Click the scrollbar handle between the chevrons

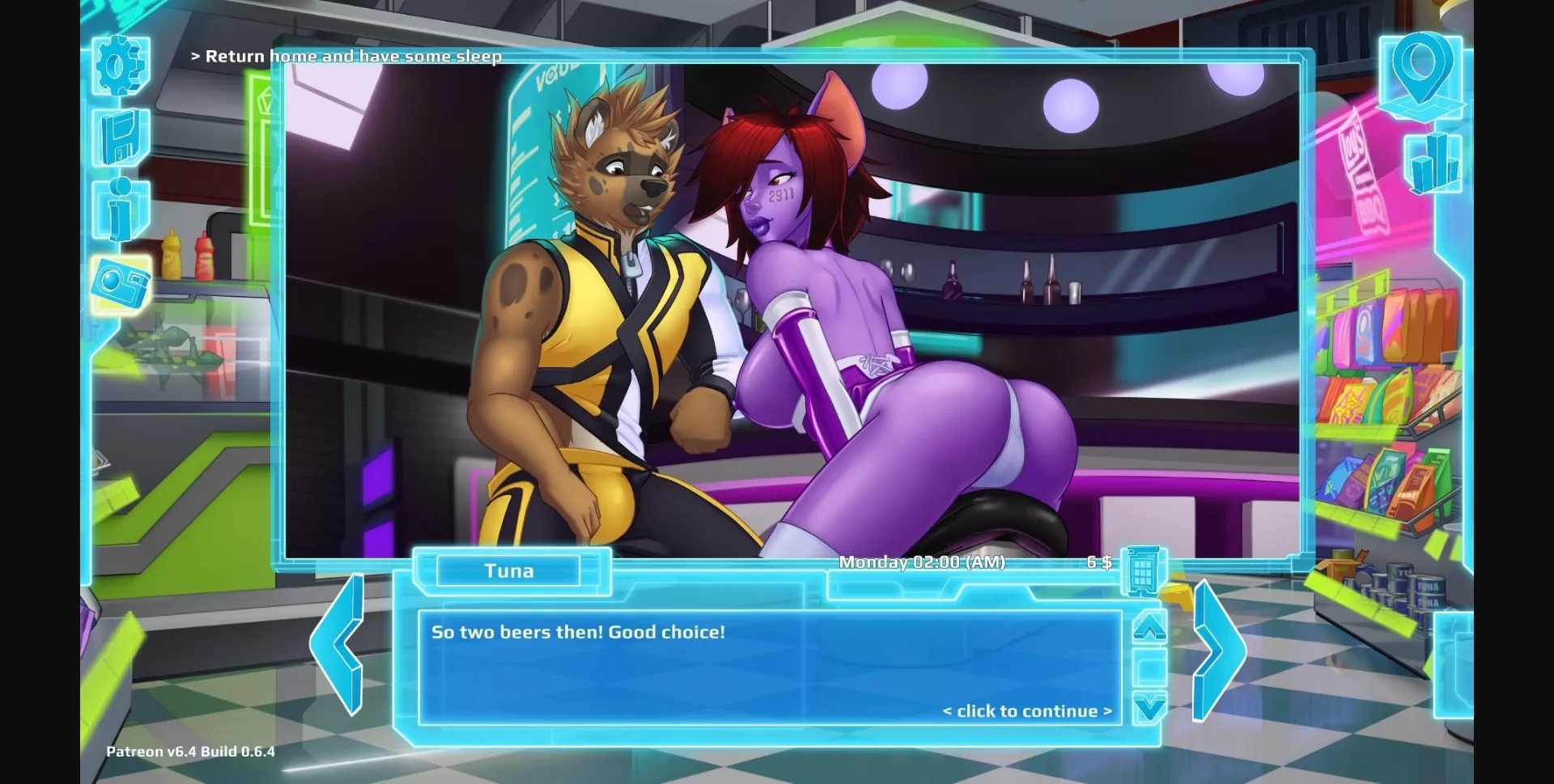(x=1149, y=668)
